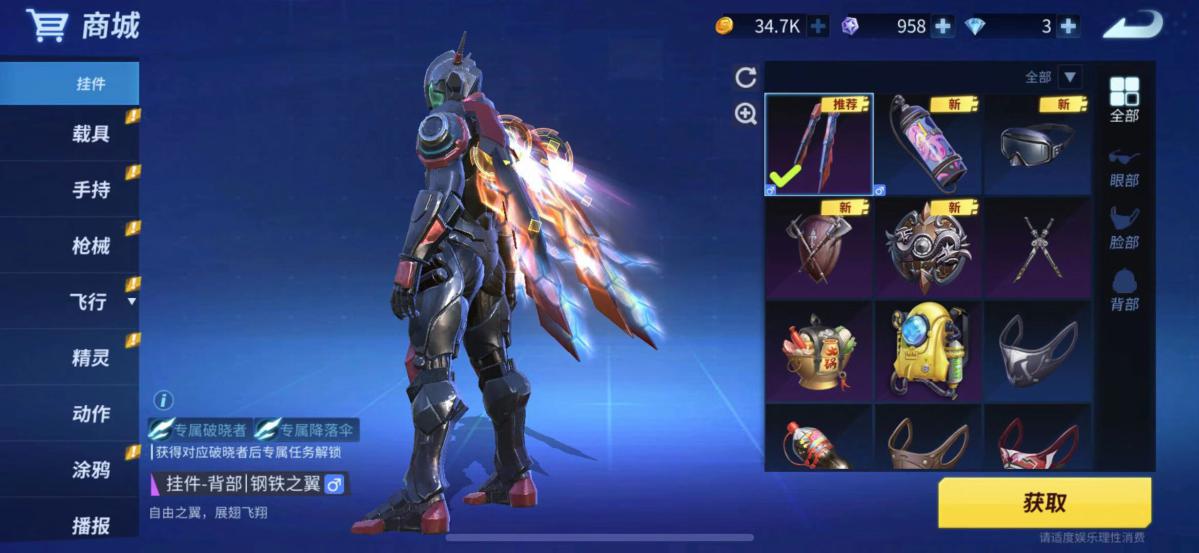Switch to the 载具 category tab
Screen dimensions: 1199x553
pyautogui.click(x=90, y=134)
